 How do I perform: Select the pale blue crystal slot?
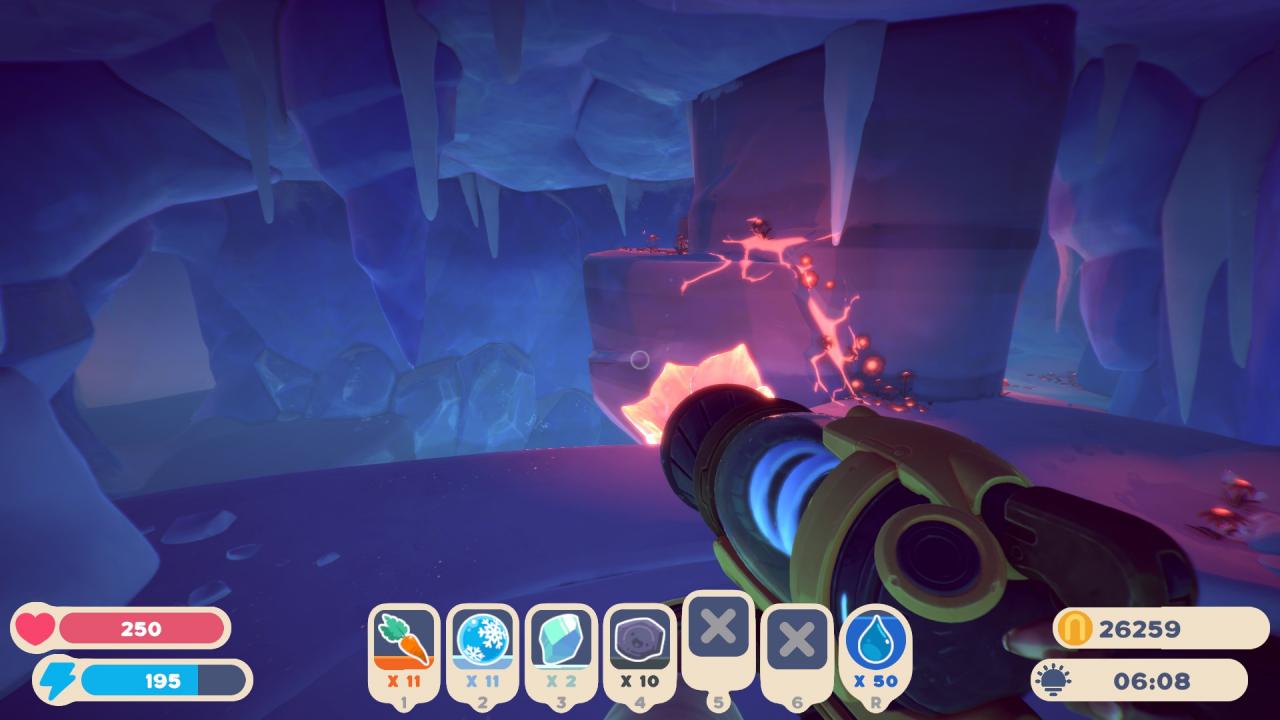(561, 640)
